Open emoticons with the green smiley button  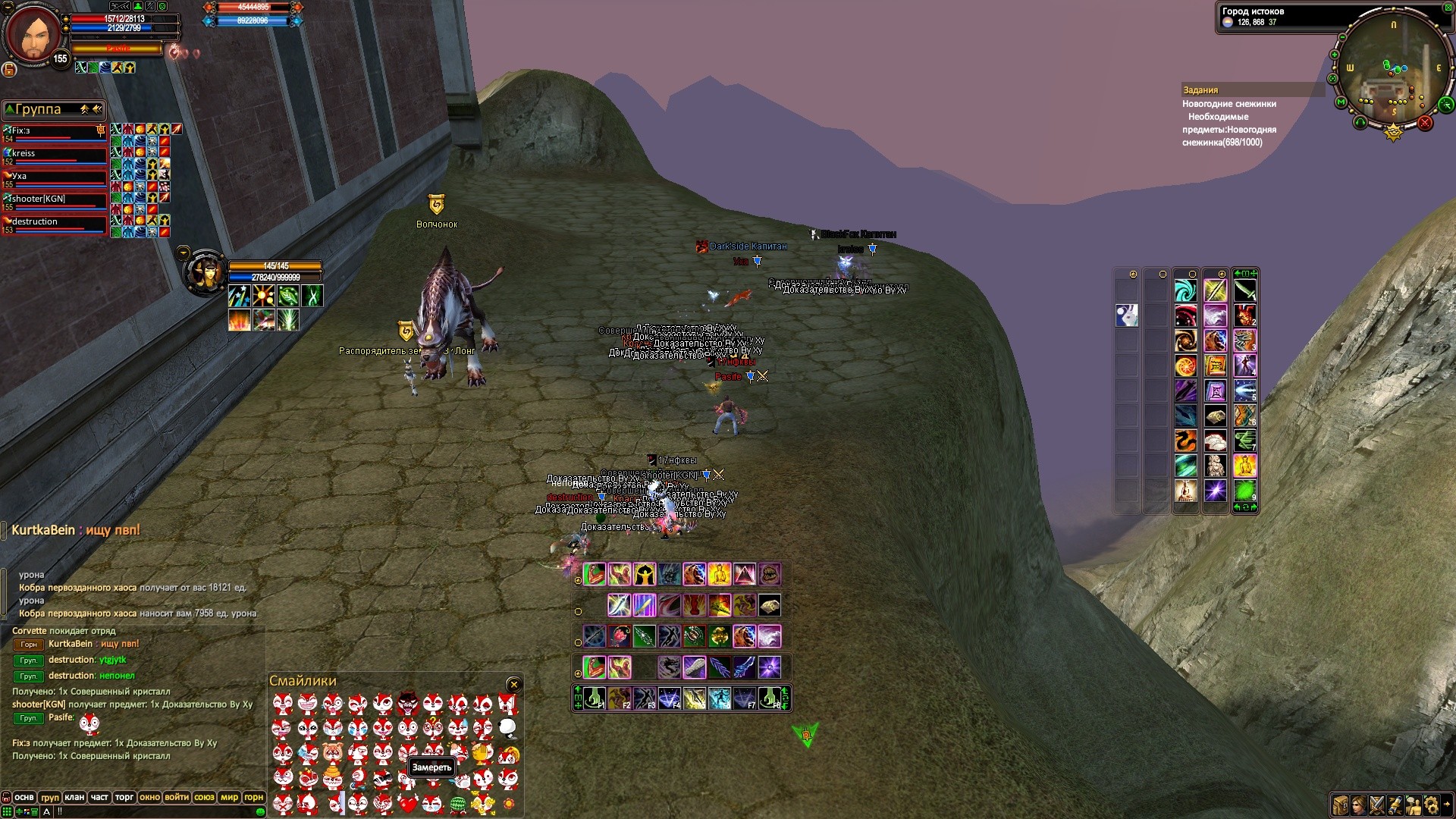(x=260, y=811)
